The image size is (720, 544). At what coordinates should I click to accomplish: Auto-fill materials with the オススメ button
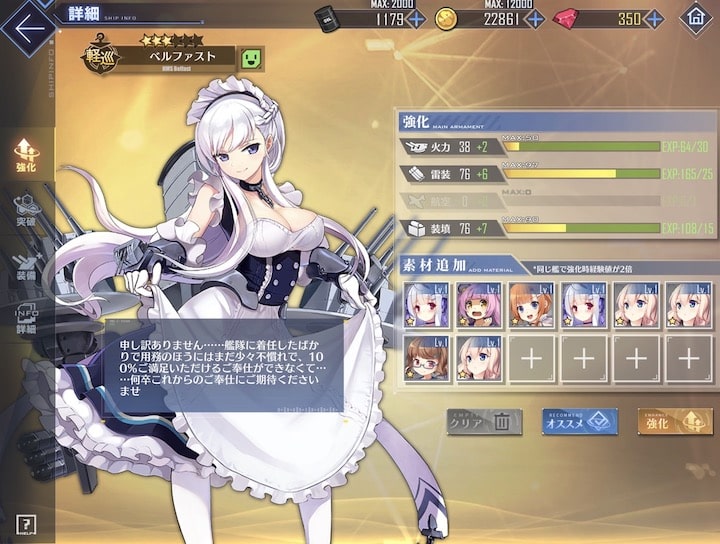[x=580, y=422]
